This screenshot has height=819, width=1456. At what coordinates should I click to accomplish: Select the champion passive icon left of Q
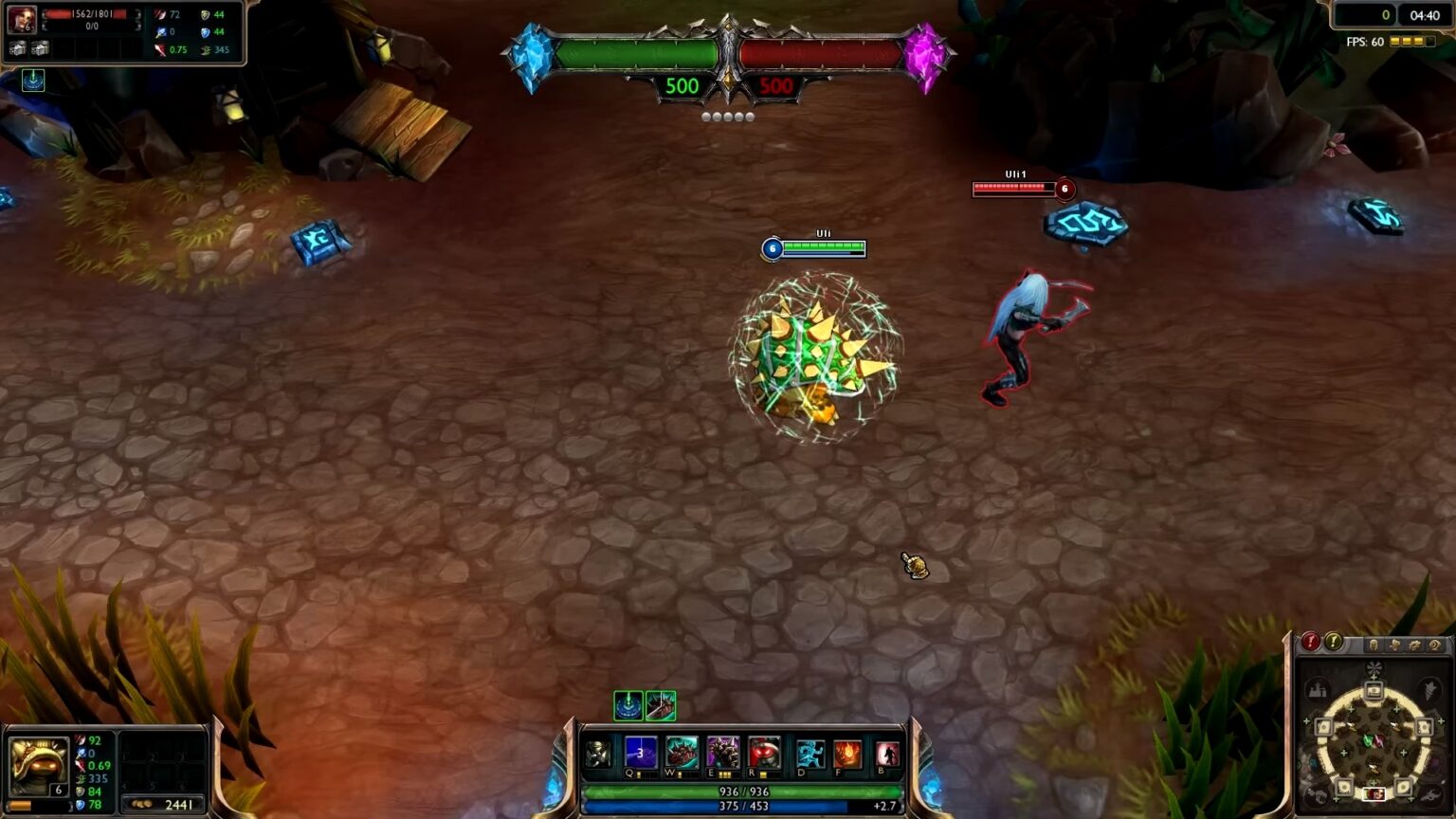pos(599,755)
